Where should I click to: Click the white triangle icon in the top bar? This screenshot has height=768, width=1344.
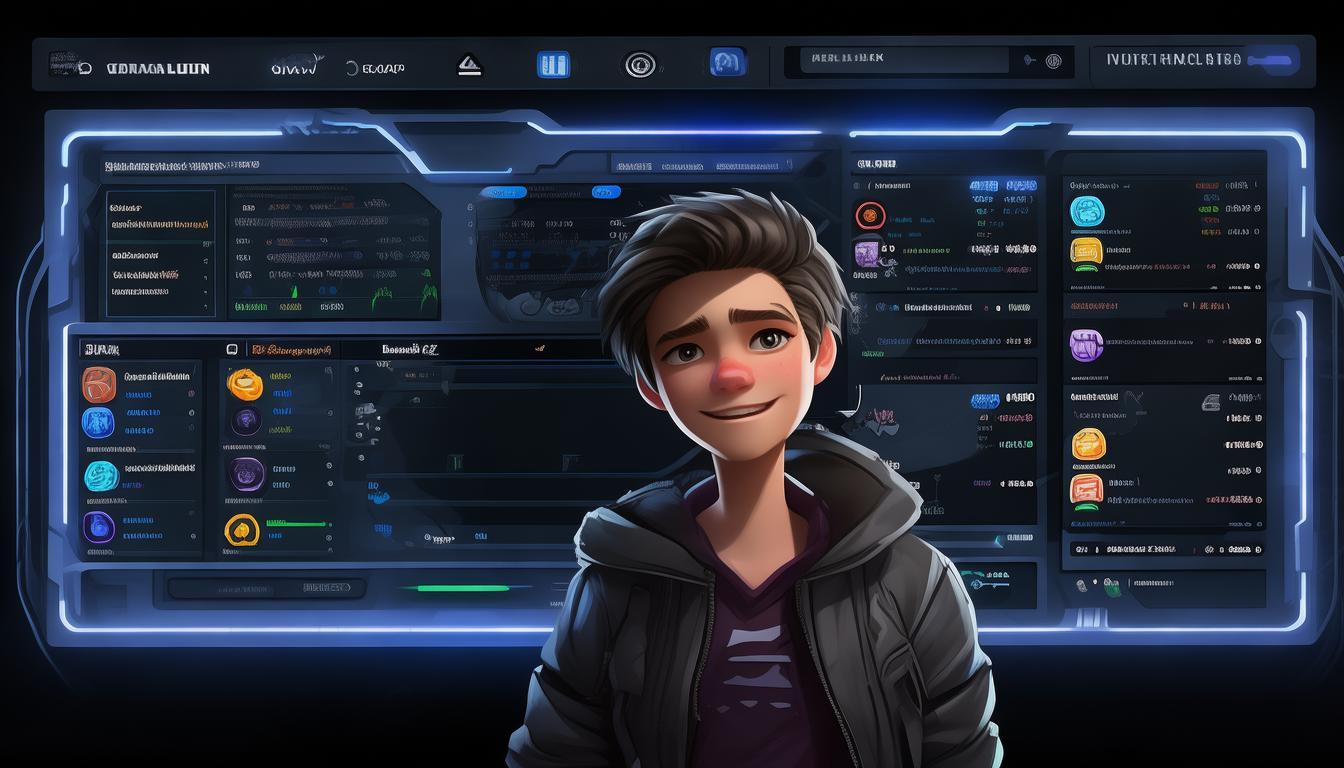click(x=469, y=66)
